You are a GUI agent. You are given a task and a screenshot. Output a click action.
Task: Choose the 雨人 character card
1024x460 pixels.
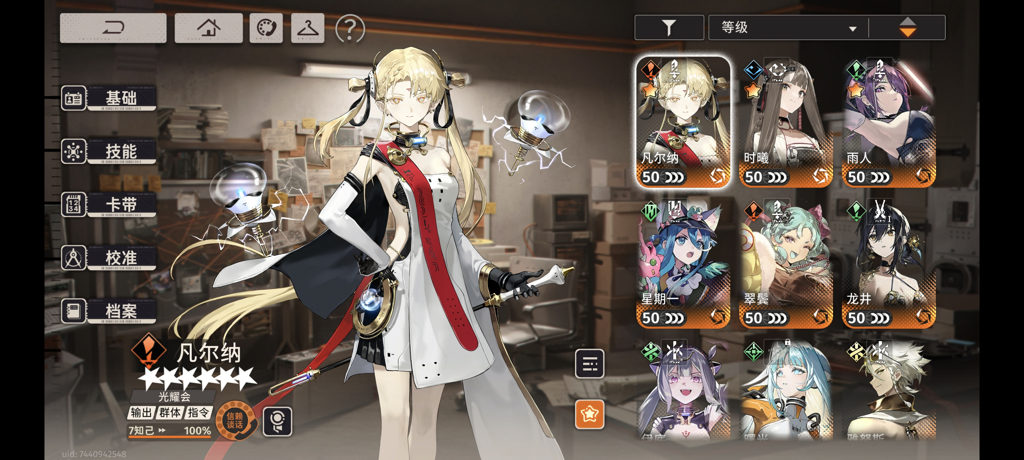click(889, 122)
